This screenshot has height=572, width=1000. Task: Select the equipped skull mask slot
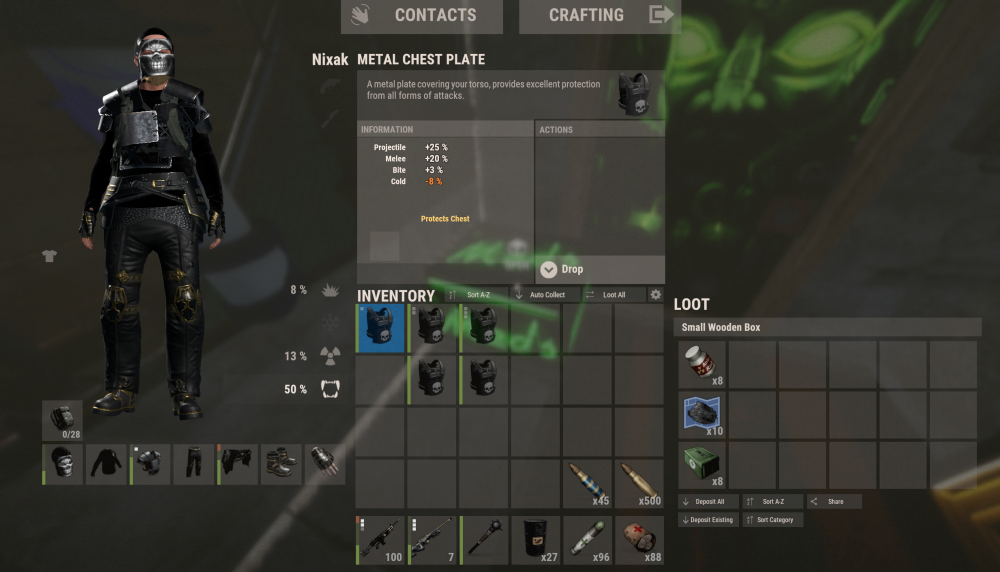tap(63, 465)
